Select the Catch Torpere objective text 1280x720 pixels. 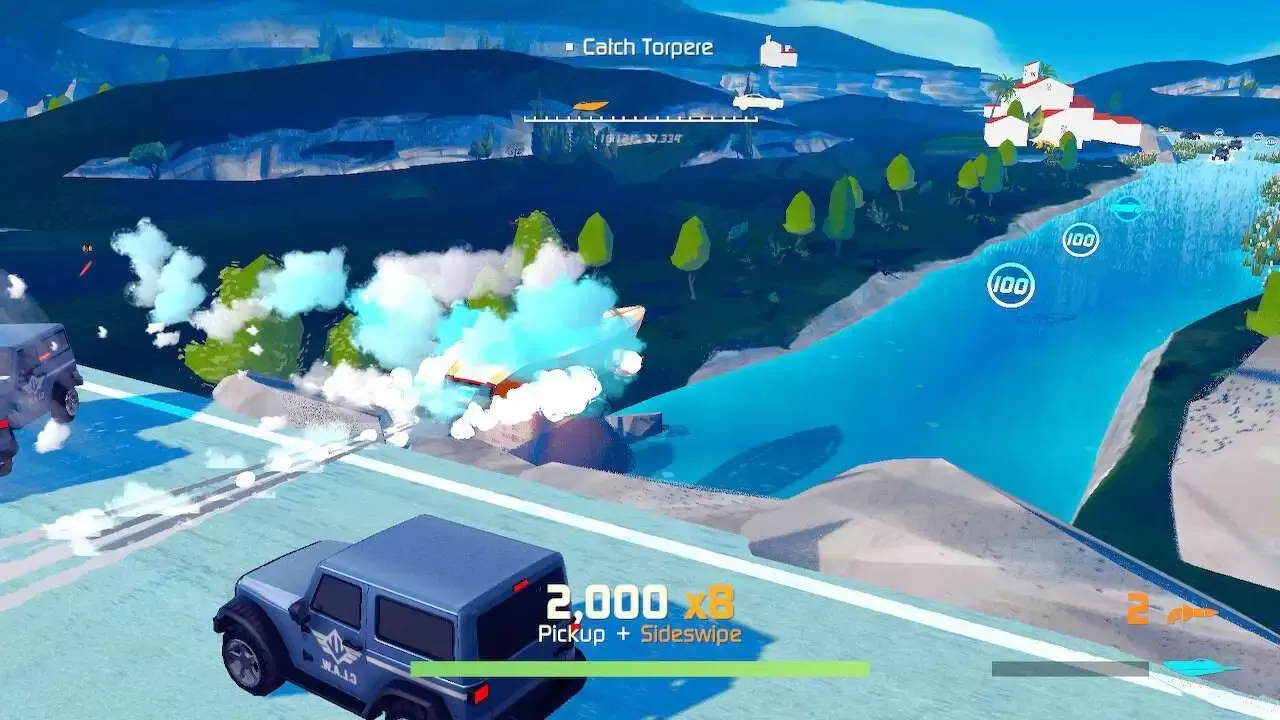point(647,47)
